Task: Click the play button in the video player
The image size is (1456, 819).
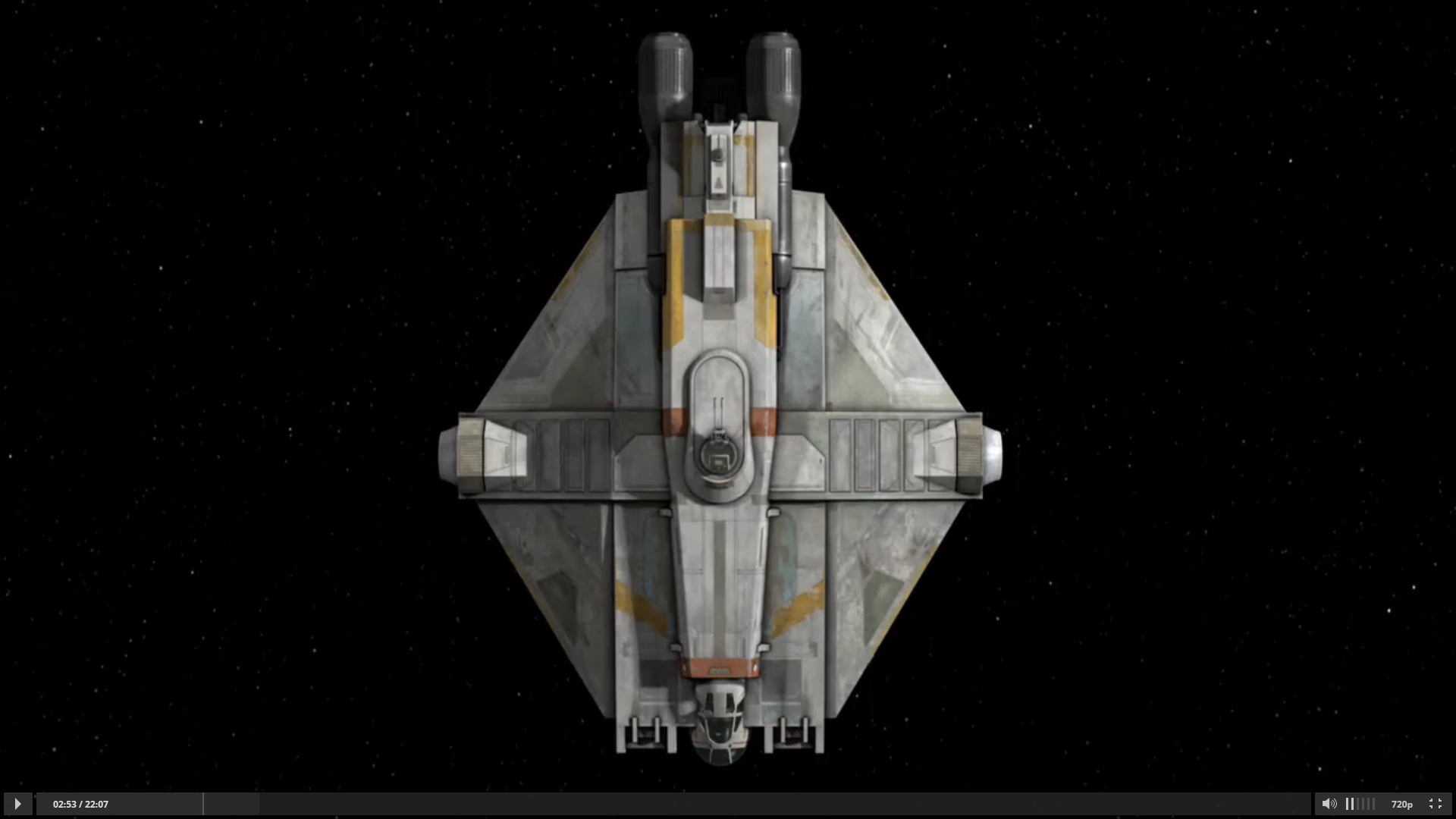Action: [x=17, y=804]
